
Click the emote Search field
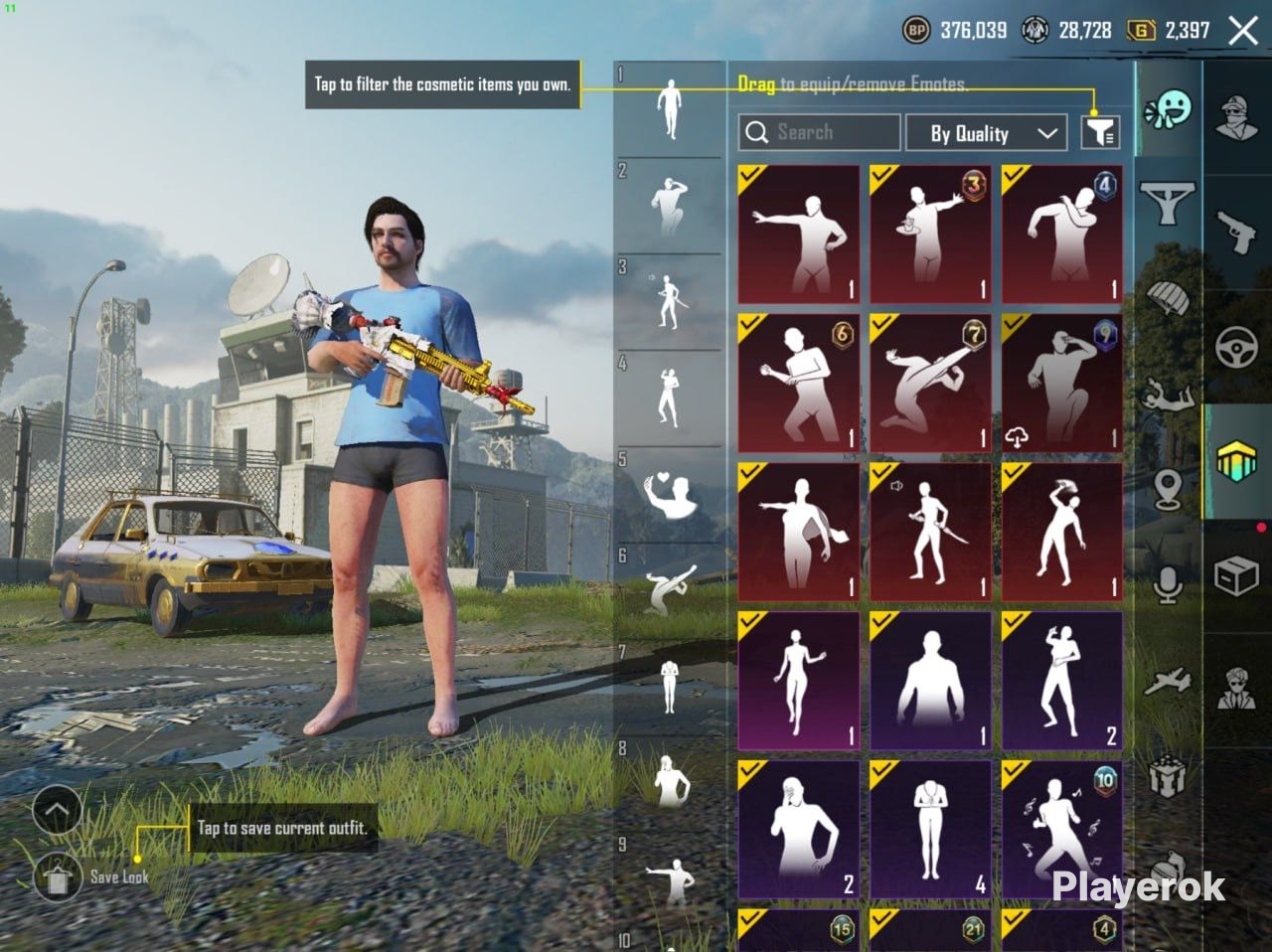(x=819, y=132)
